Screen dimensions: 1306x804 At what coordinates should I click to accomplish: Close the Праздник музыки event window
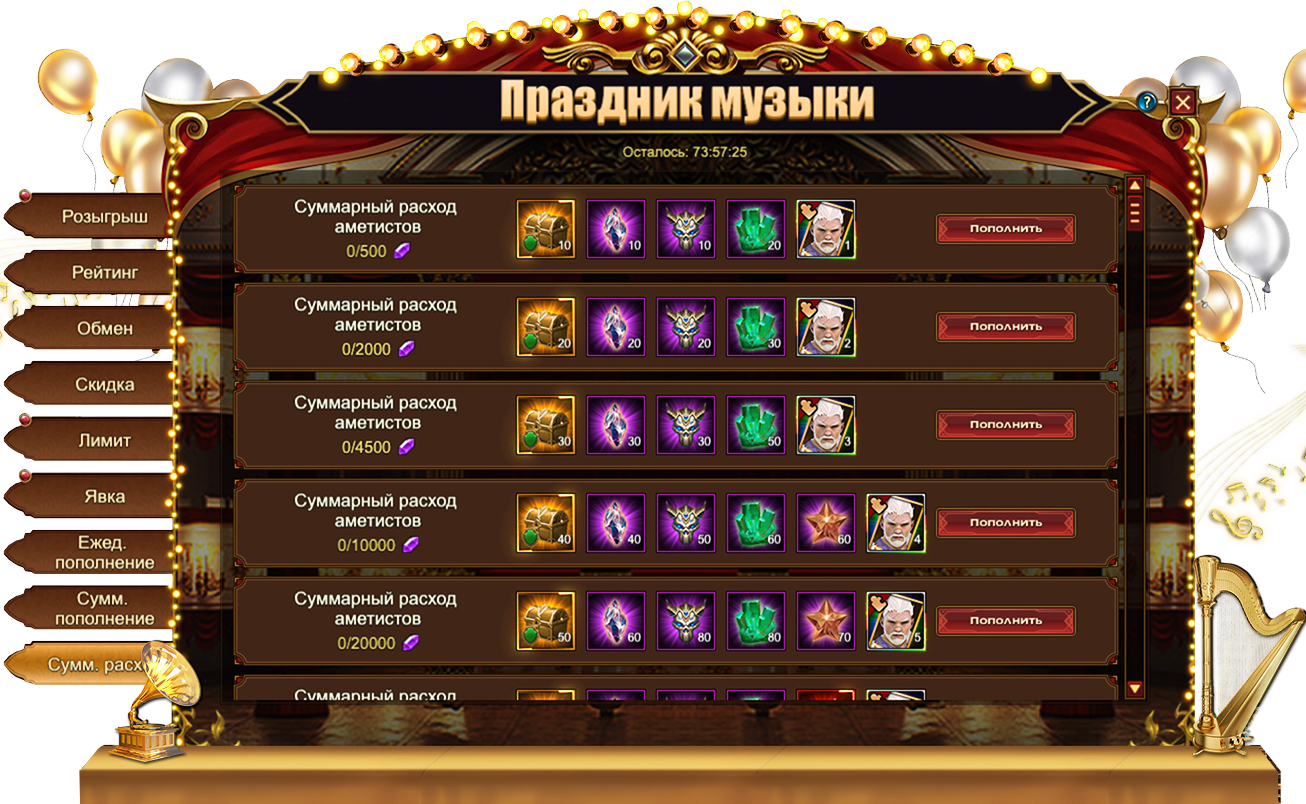click(1183, 102)
